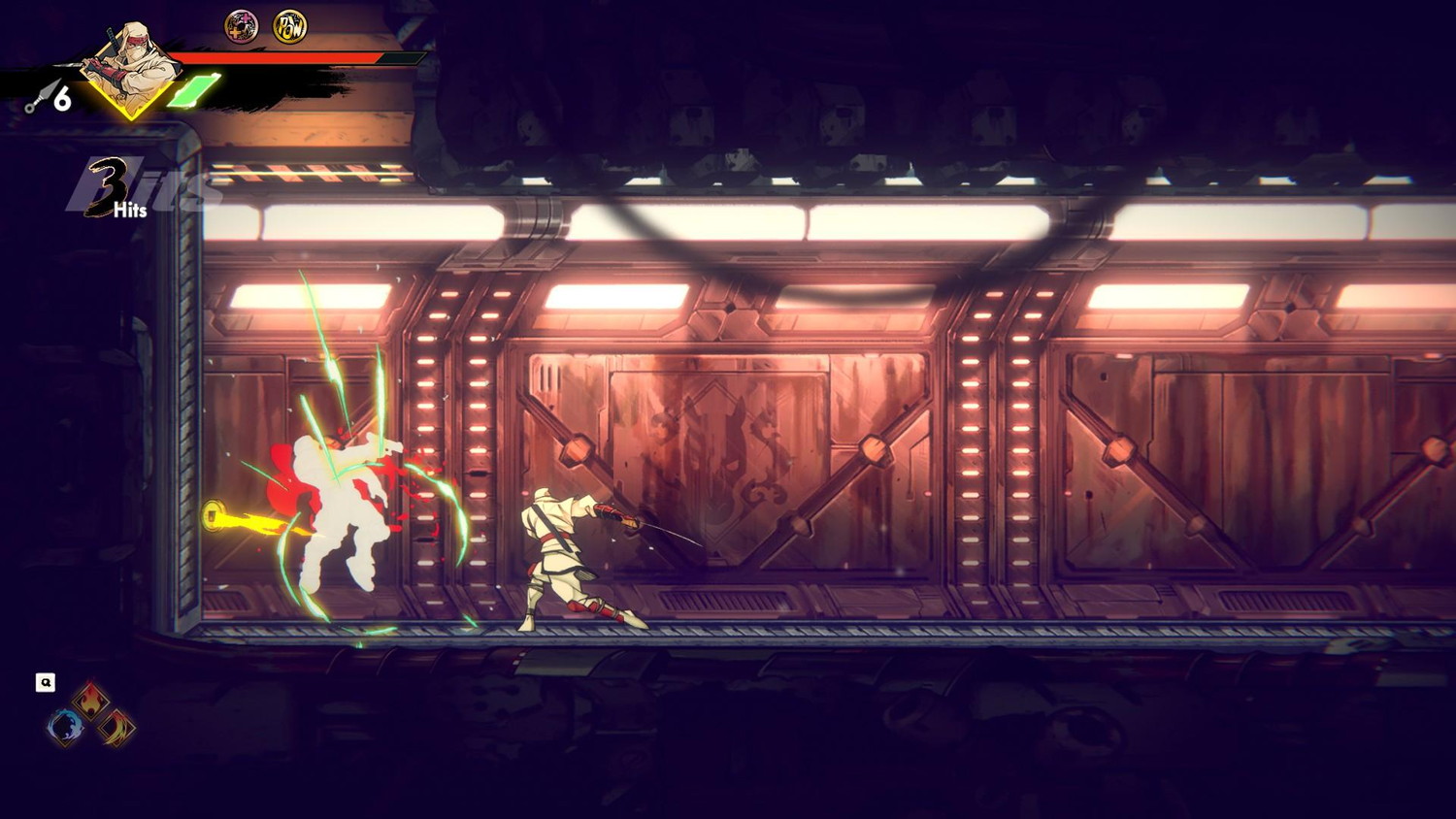Click the green ninjutsu gauge cell

click(195, 91)
